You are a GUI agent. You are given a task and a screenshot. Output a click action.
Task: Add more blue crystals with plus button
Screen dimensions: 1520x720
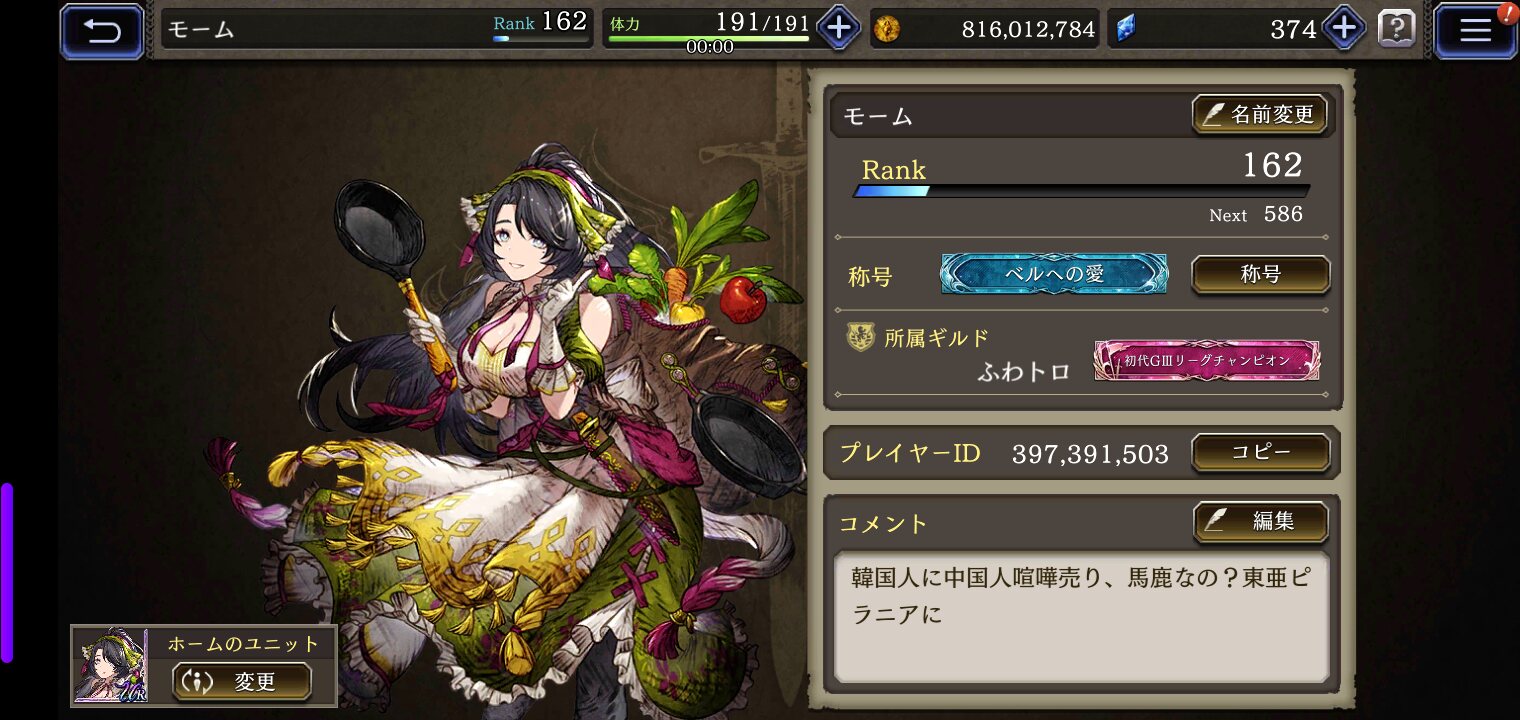pos(1343,29)
